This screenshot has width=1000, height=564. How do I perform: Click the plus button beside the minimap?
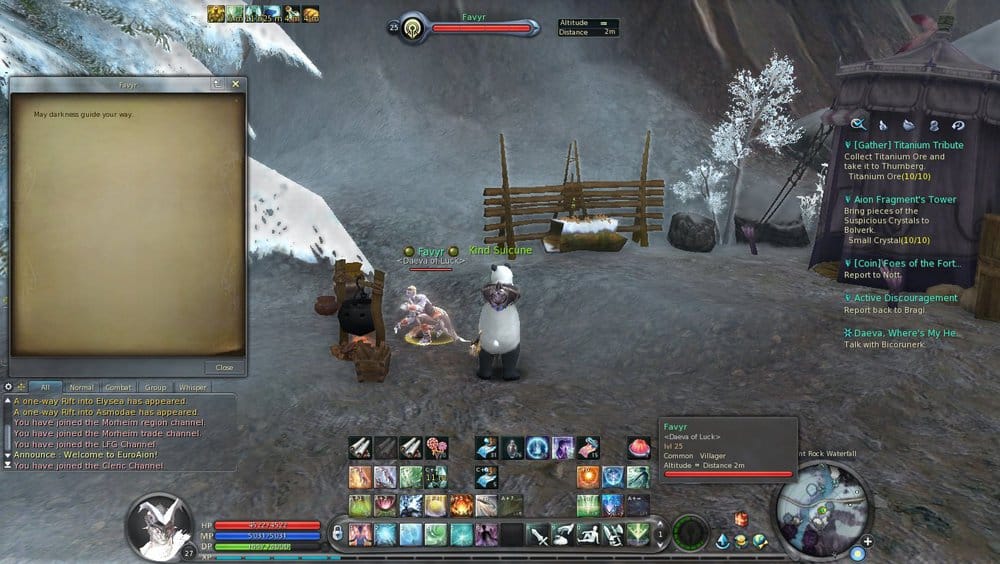[867, 541]
